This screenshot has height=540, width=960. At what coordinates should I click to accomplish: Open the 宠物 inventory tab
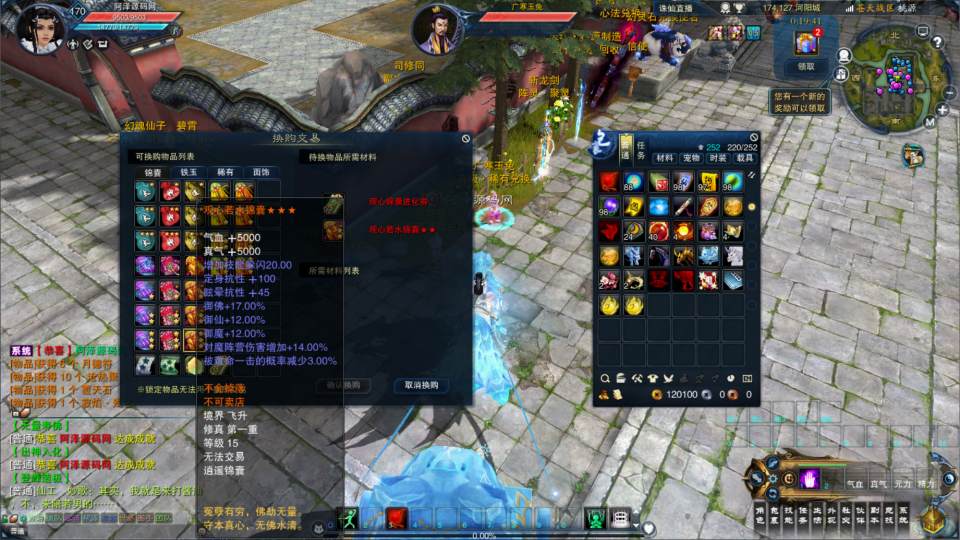coord(691,158)
